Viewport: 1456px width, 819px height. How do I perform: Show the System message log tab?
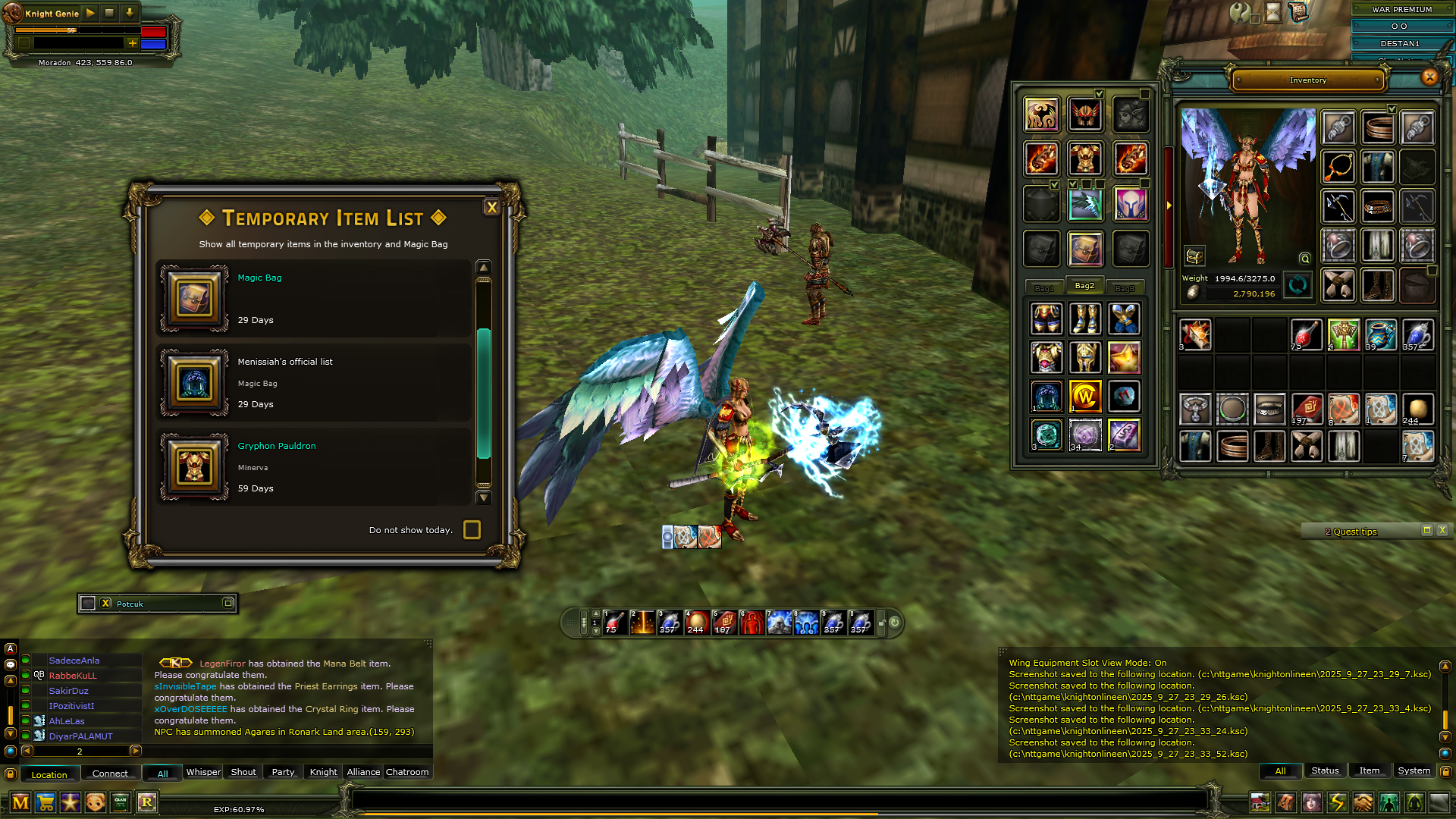[x=1414, y=770]
